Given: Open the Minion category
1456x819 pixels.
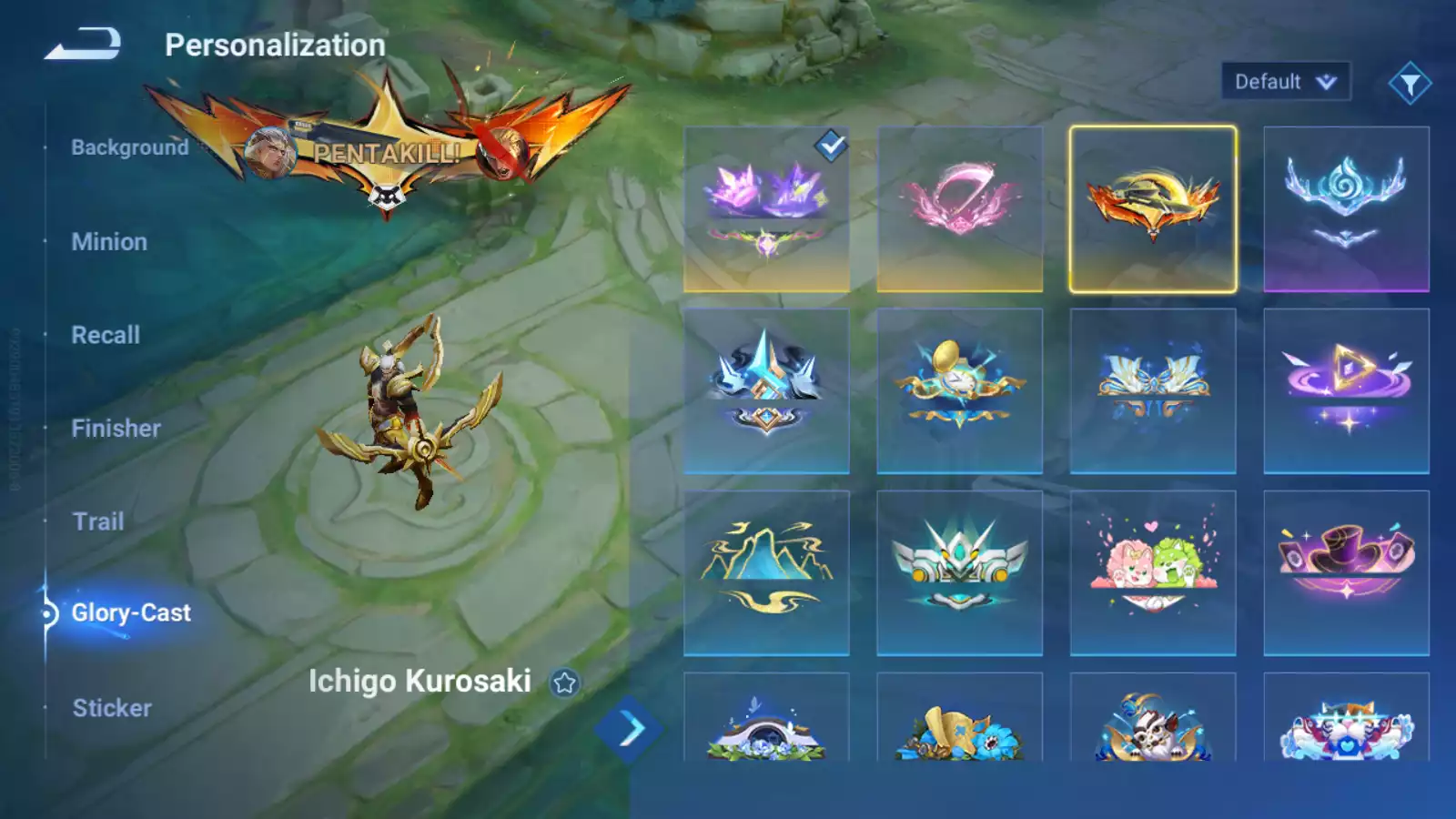Looking at the screenshot, I should point(109,242).
